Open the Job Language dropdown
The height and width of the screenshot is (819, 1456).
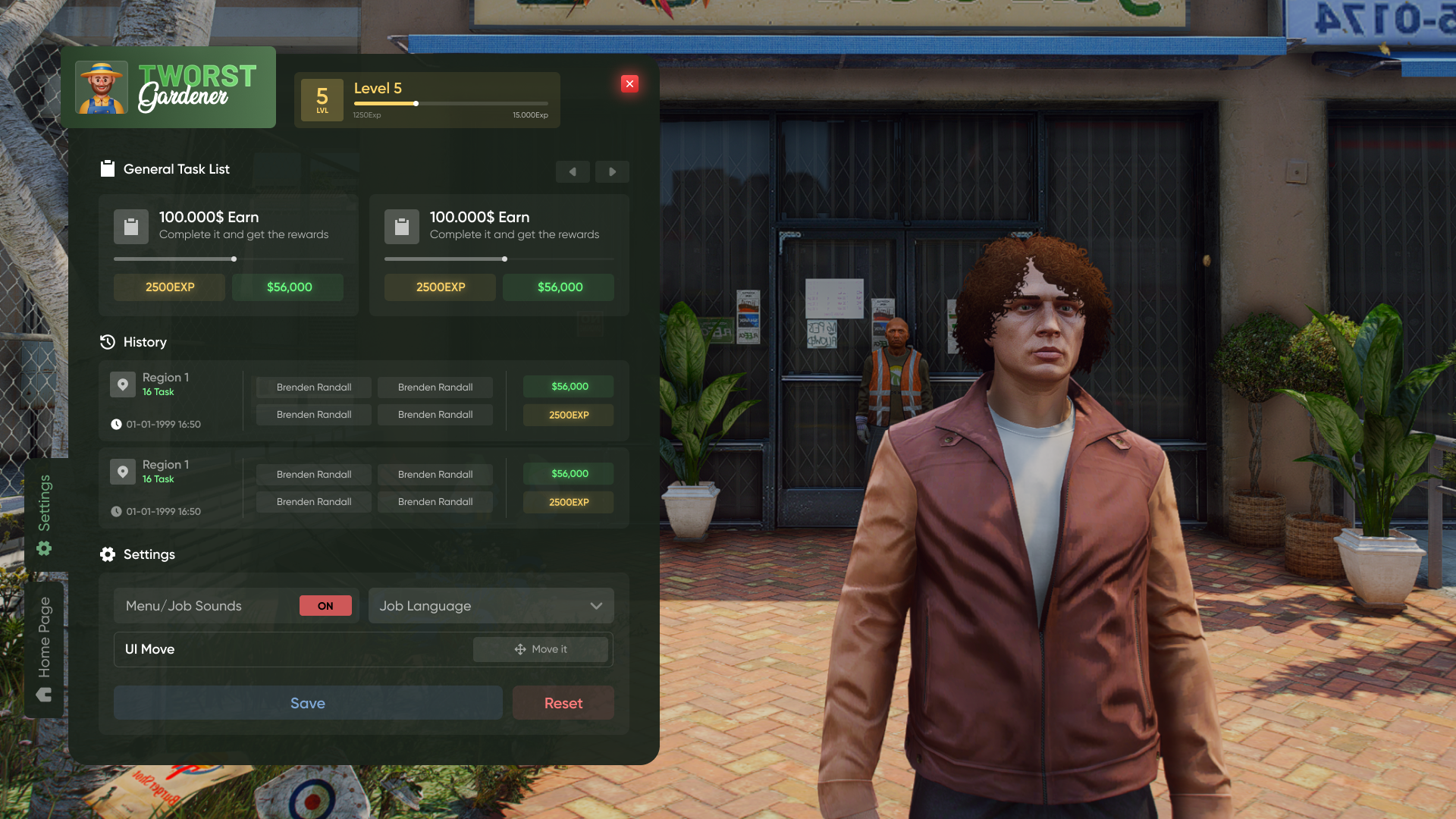[x=491, y=605]
